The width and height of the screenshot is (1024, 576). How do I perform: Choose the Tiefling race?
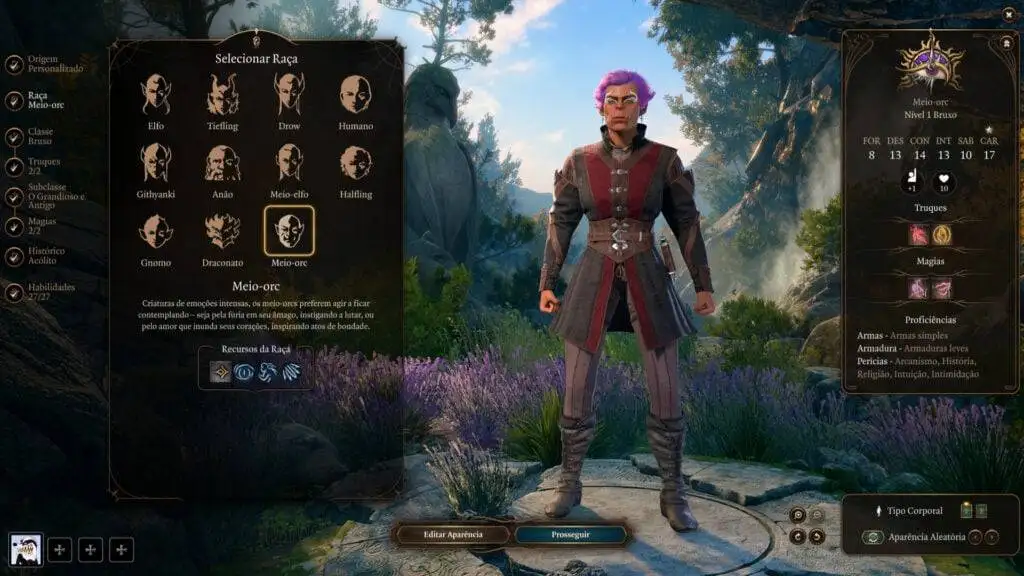tap(222, 95)
